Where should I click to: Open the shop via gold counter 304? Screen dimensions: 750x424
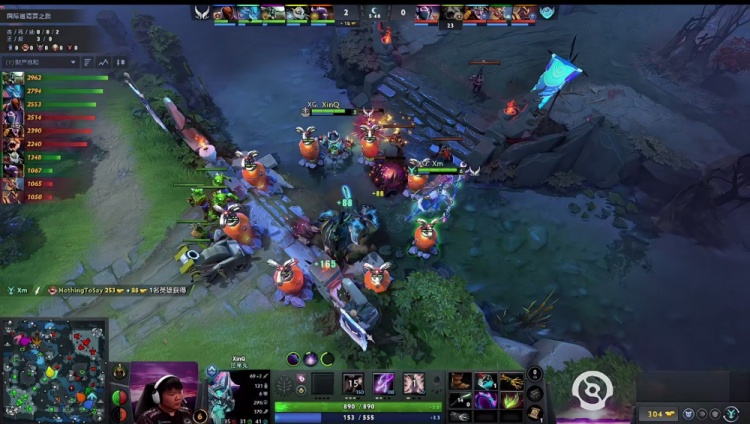click(660, 413)
